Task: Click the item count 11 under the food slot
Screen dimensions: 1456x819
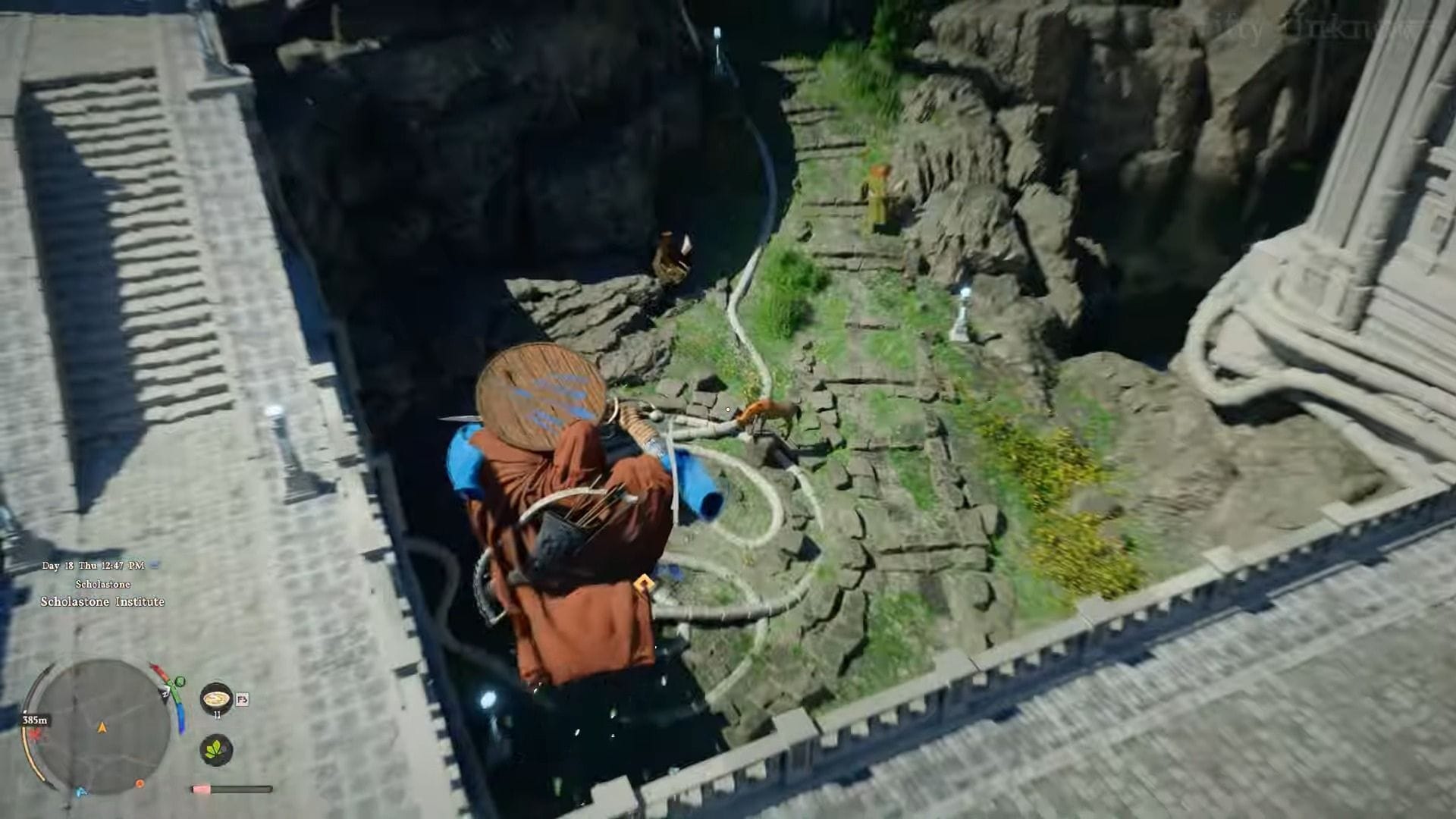Action: tap(218, 714)
